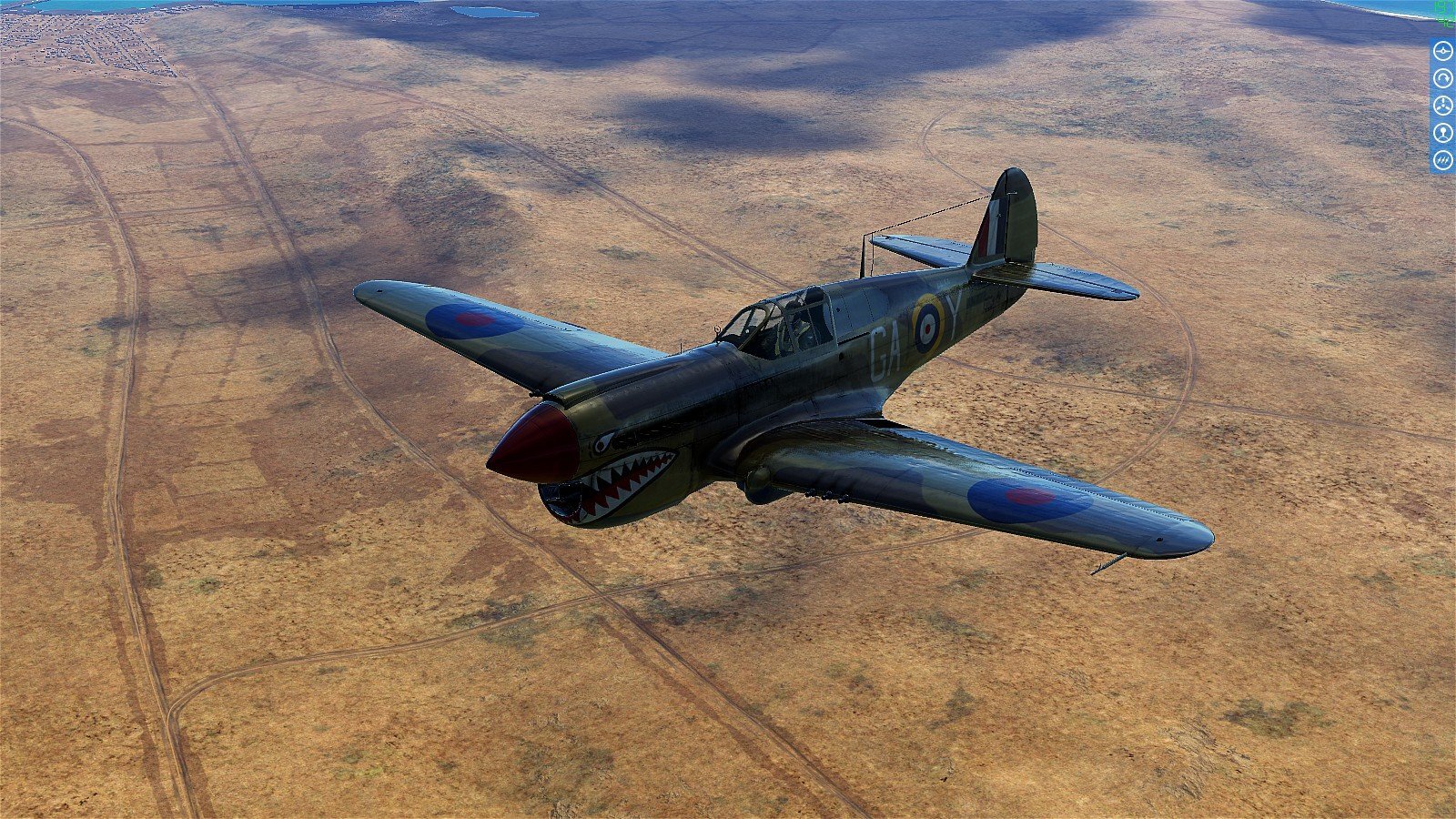Activate the control stick icon
This screenshot has height=819, width=1456.
point(1442,133)
